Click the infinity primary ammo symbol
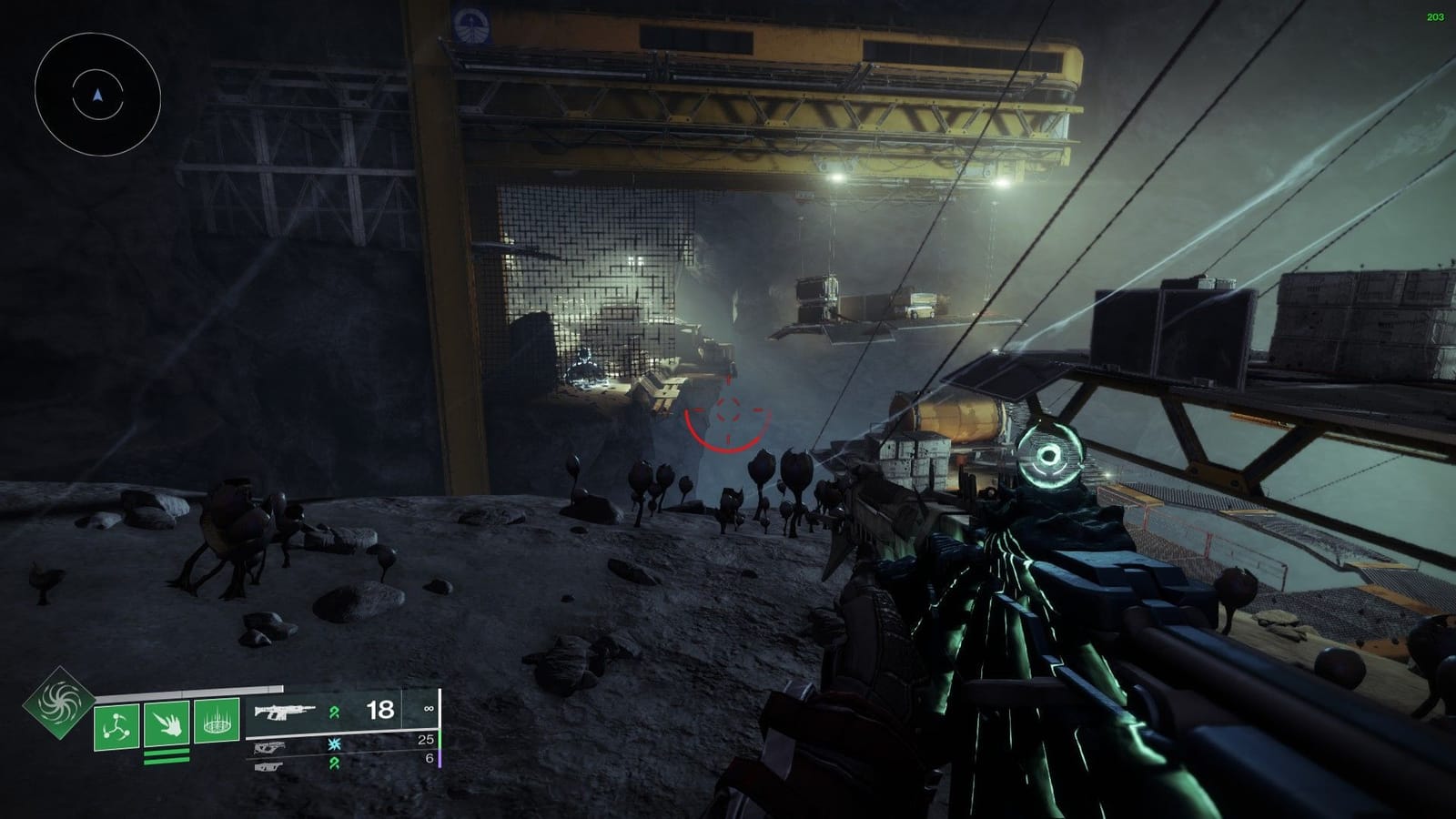Viewport: 1456px width, 819px height. [x=429, y=708]
